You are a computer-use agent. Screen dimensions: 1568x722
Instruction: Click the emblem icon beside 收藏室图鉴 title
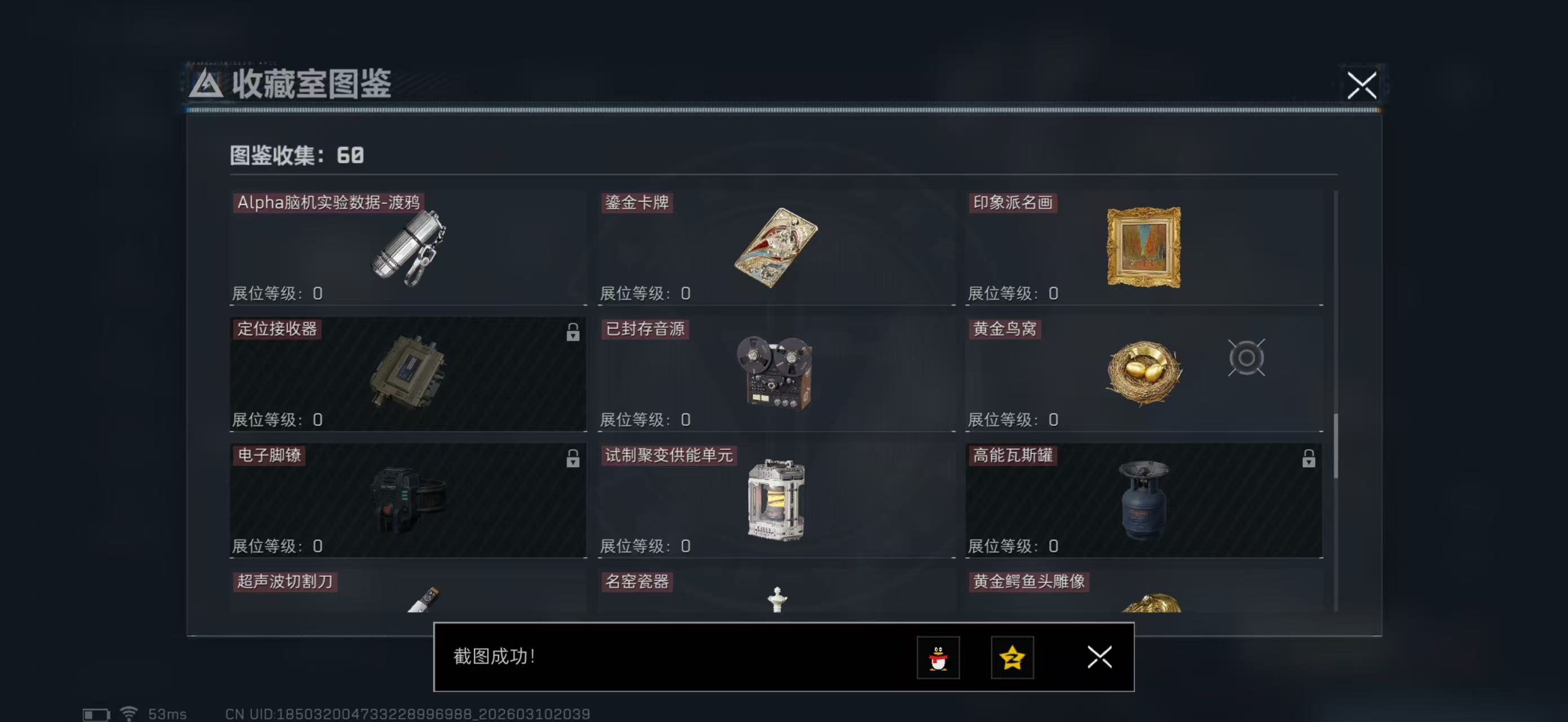(206, 85)
